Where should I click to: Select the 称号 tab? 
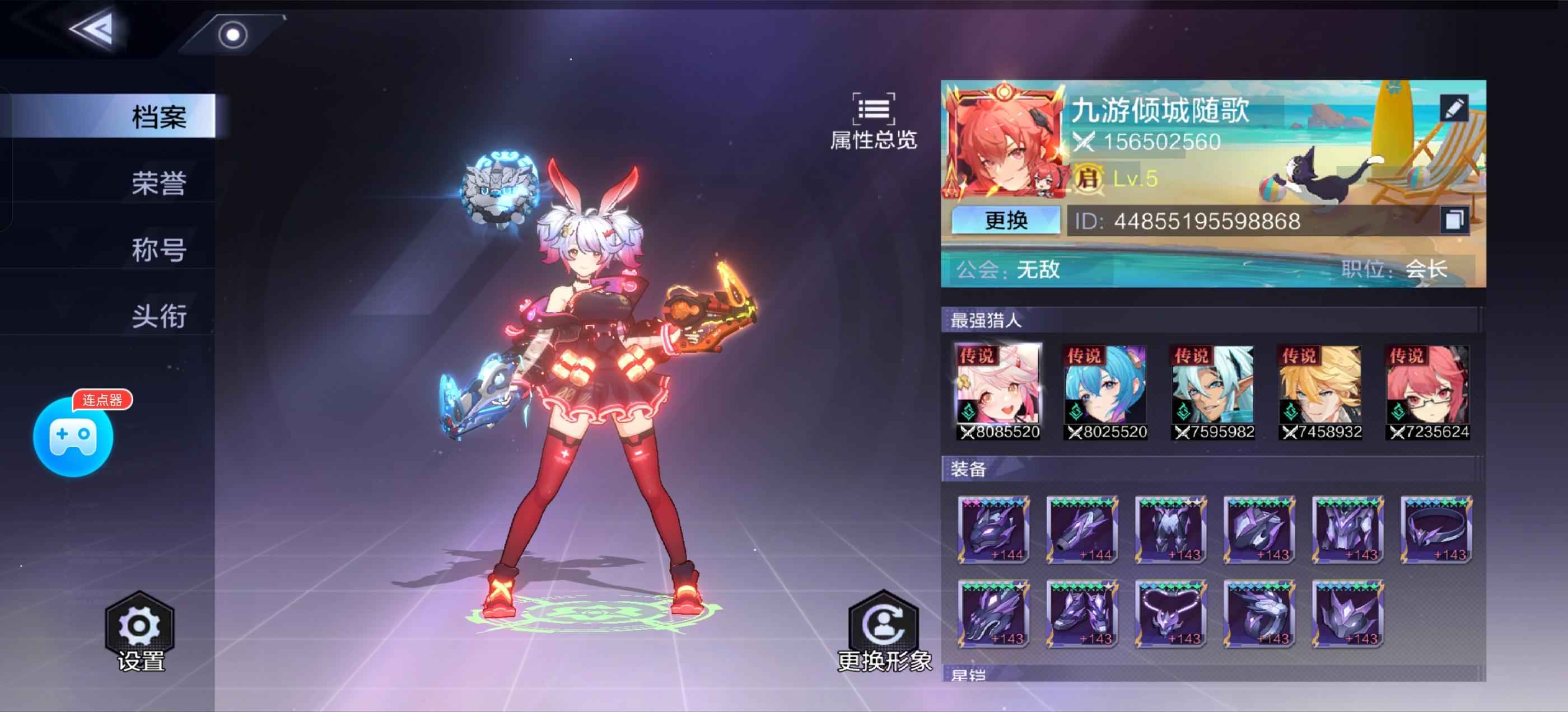(x=158, y=250)
